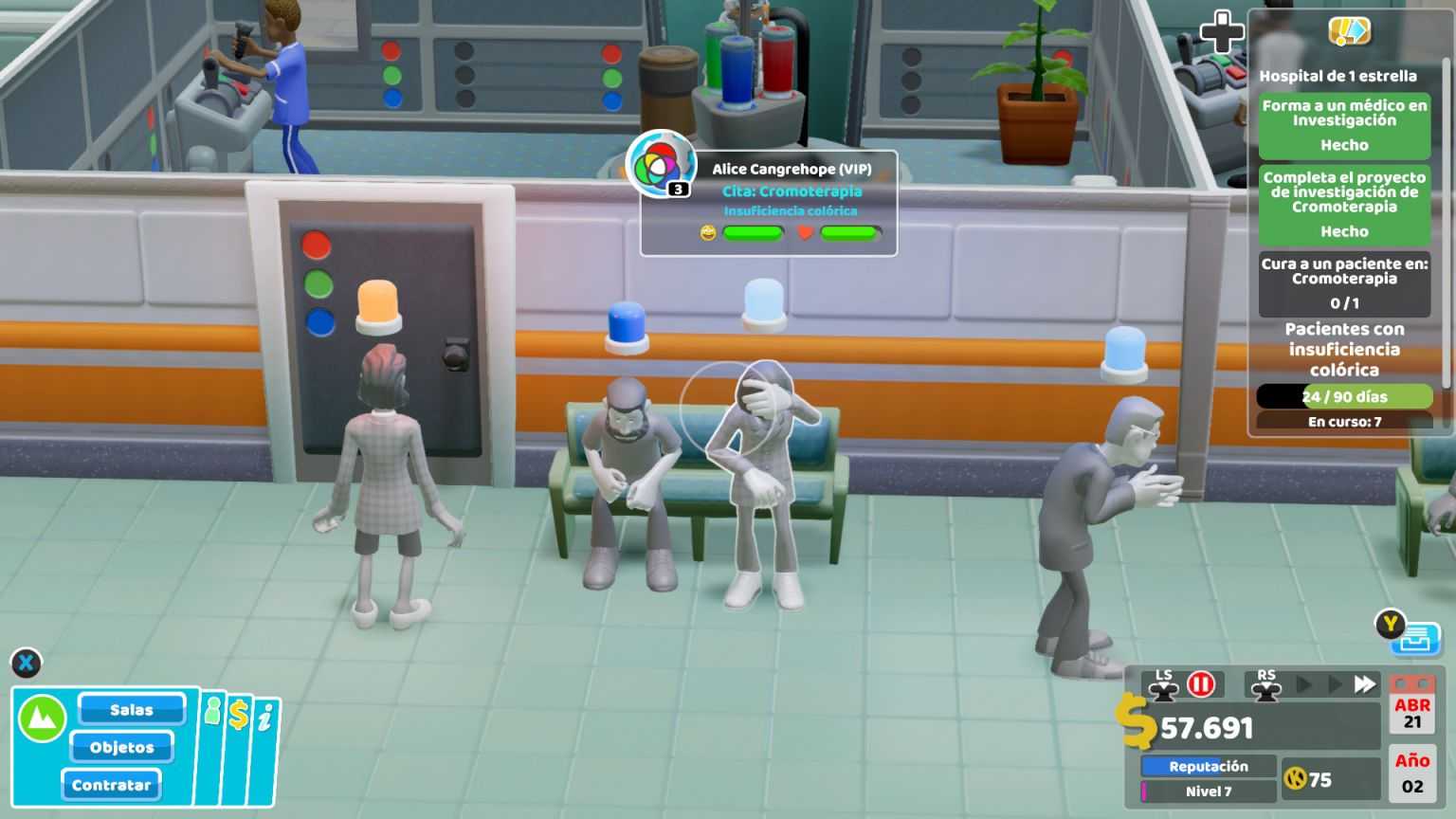Click the ABR 21 calendar date
The height and width of the screenshot is (819, 1456).
click(1413, 713)
